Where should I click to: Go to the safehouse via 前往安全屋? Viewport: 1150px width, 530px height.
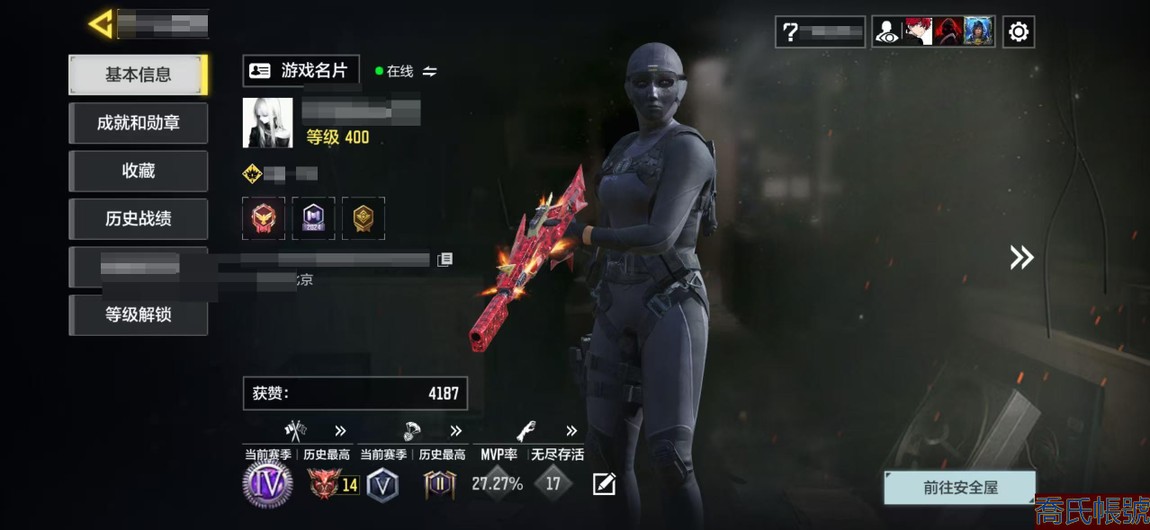tap(959, 488)
